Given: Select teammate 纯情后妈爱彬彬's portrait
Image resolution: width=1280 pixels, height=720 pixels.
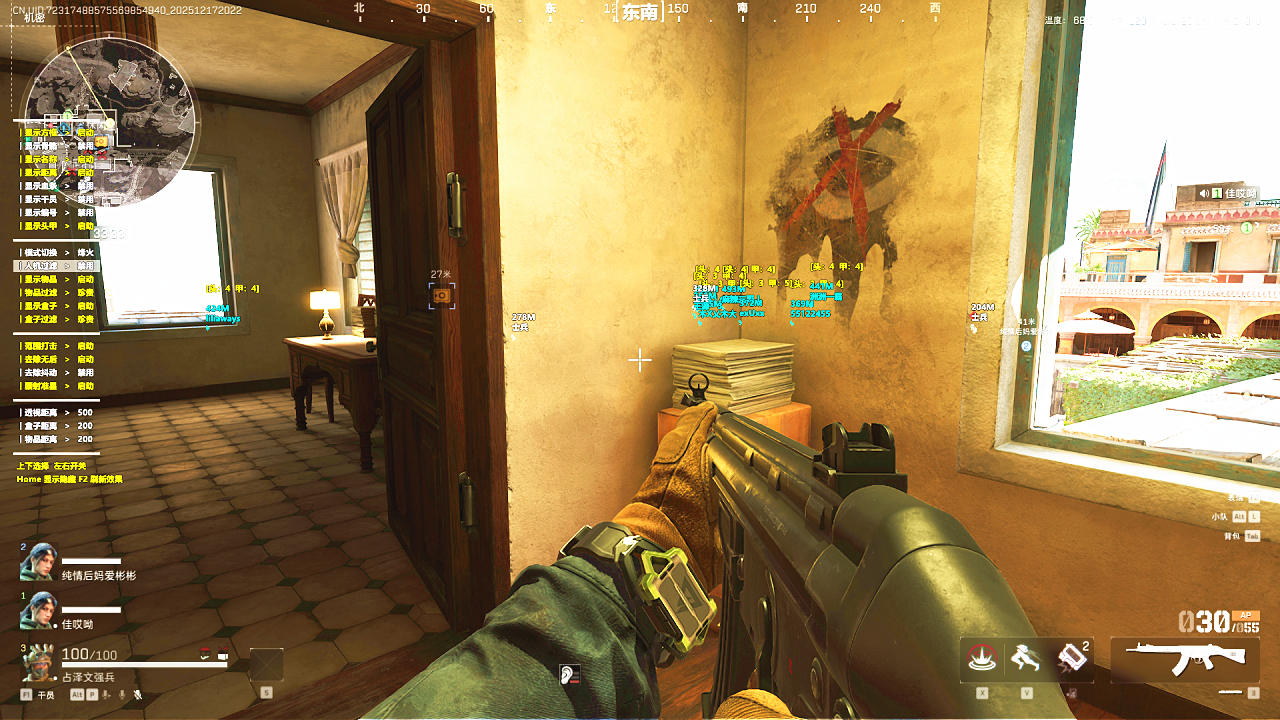Looking at the screenshot, I should pos(38,562).
